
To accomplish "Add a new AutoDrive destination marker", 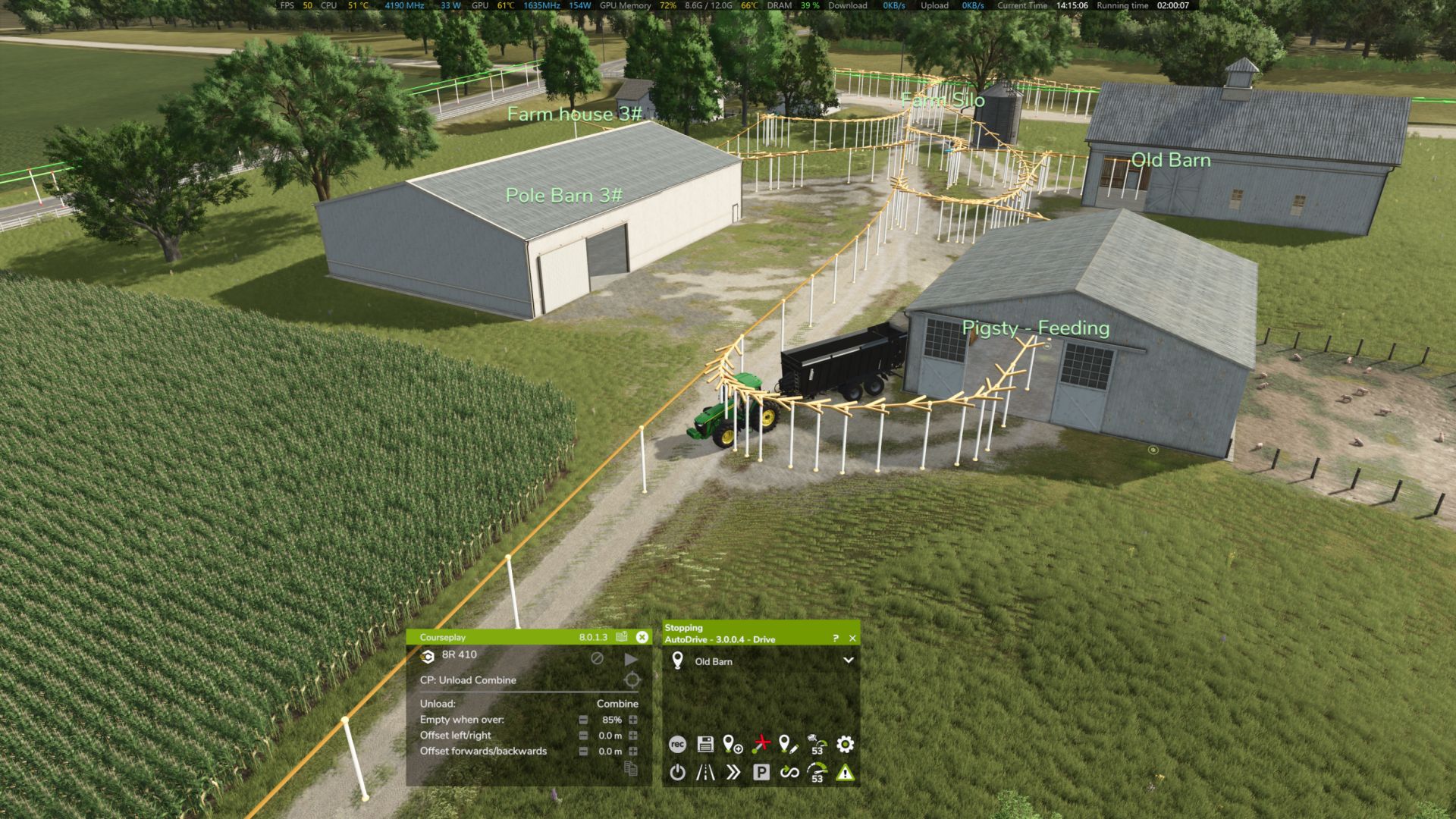I will point(733,745).
